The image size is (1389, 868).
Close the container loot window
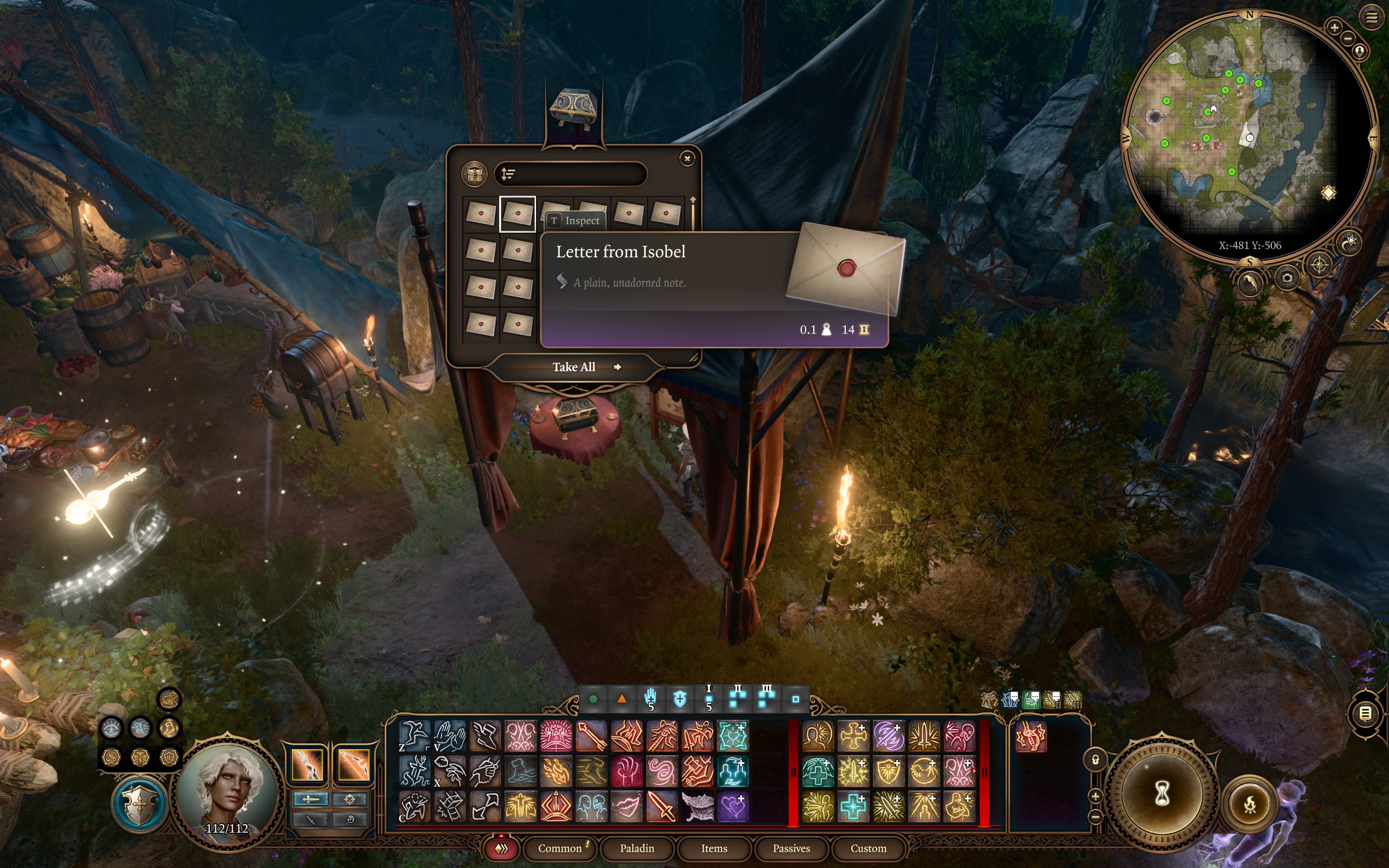point(687,159)
